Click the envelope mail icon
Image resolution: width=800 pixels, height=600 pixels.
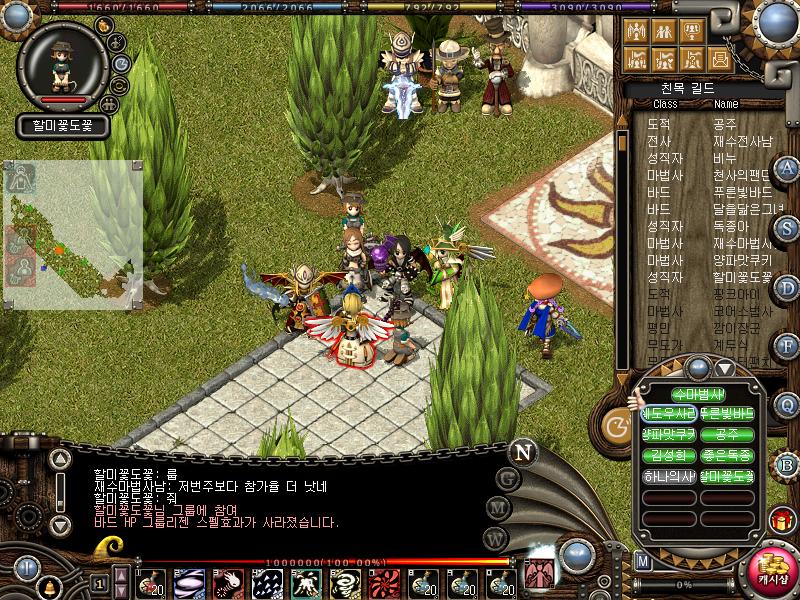point(718,58)
